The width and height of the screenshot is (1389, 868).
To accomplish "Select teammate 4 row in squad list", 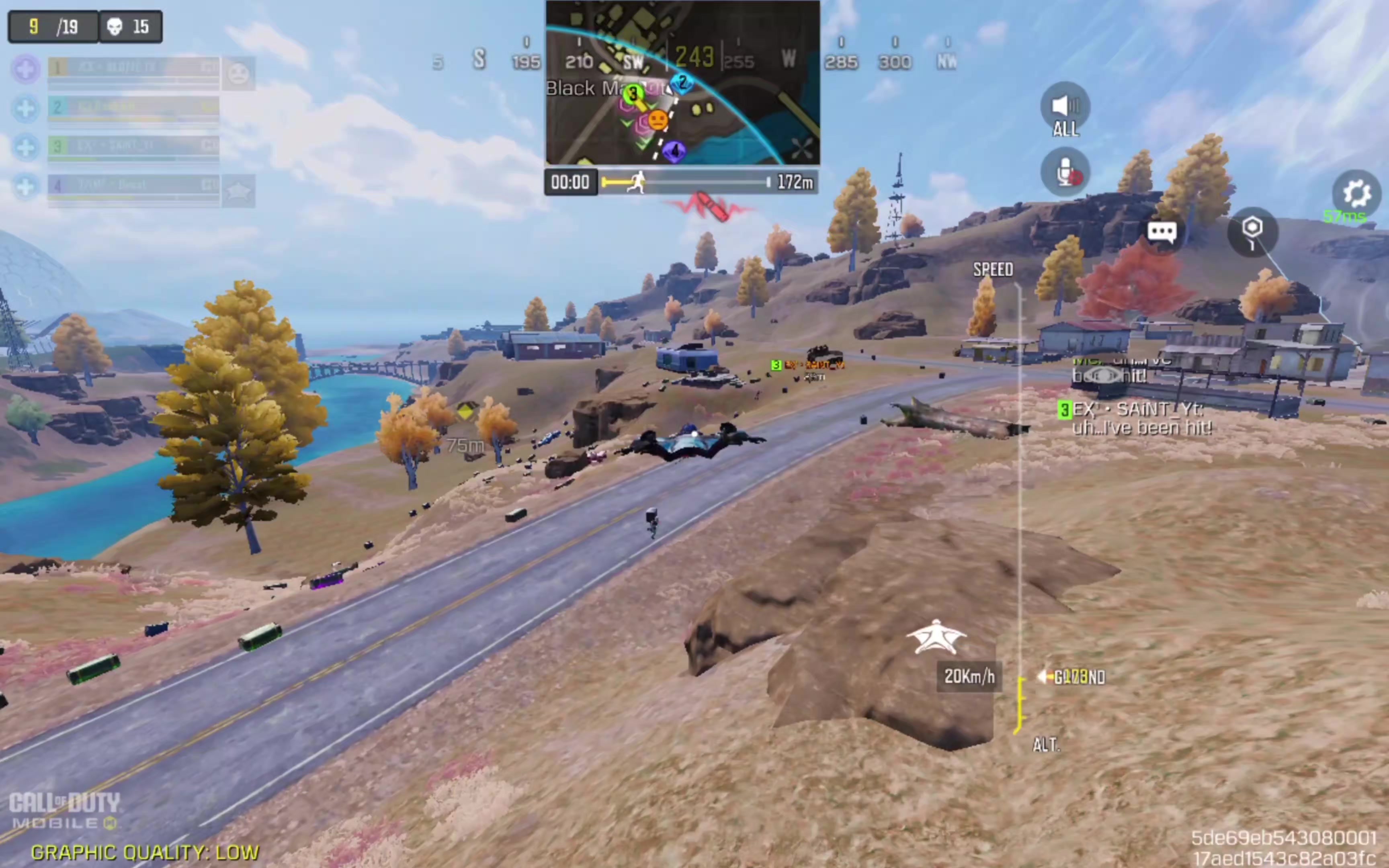I will pyautogui.click(x=133, y=185).
